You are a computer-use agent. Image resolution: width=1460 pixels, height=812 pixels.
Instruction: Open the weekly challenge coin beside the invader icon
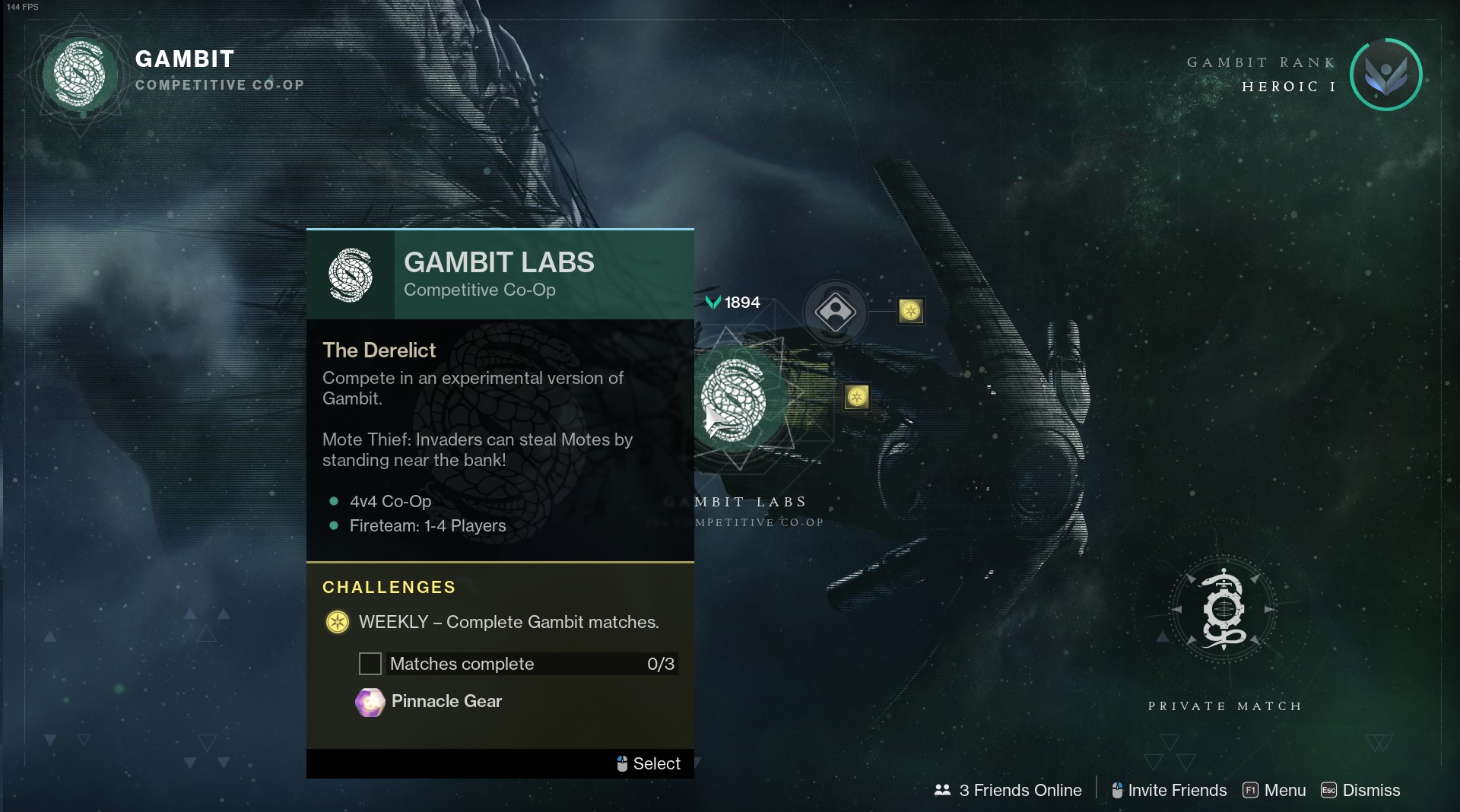coord(910,310)
